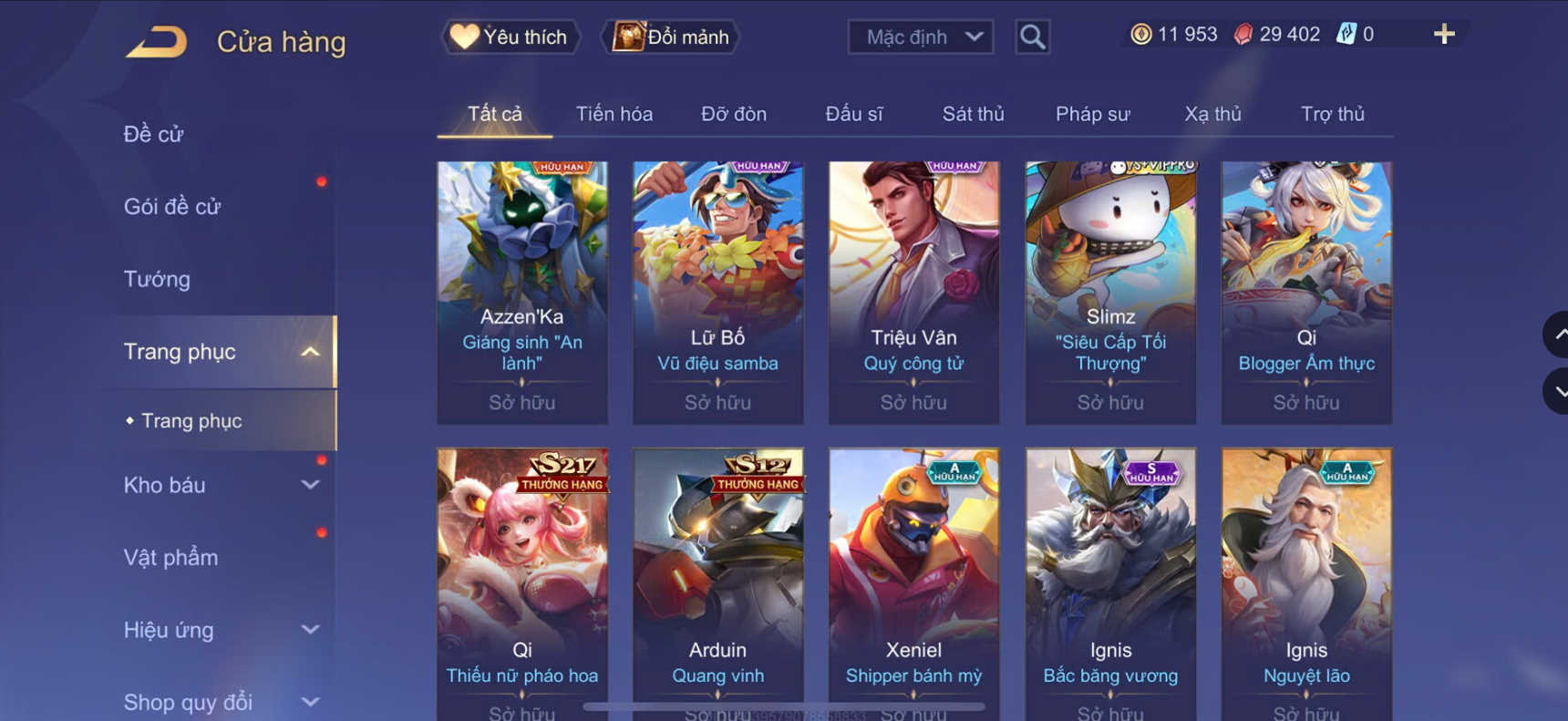The image size is (1568, 721).
Task: Open the search with the magnifier icon
Action: (1033, 36)
